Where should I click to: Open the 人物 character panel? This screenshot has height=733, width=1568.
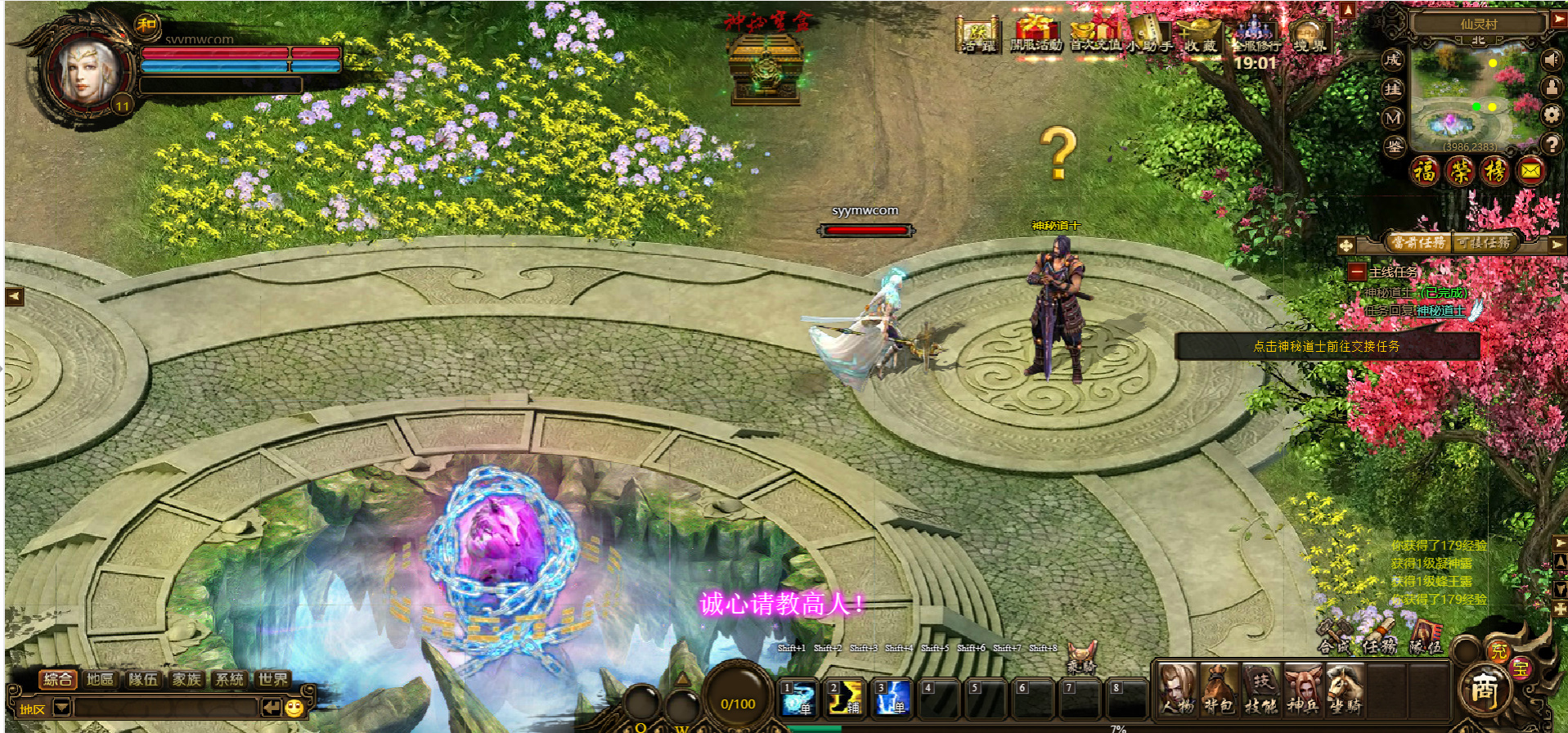1177,690
